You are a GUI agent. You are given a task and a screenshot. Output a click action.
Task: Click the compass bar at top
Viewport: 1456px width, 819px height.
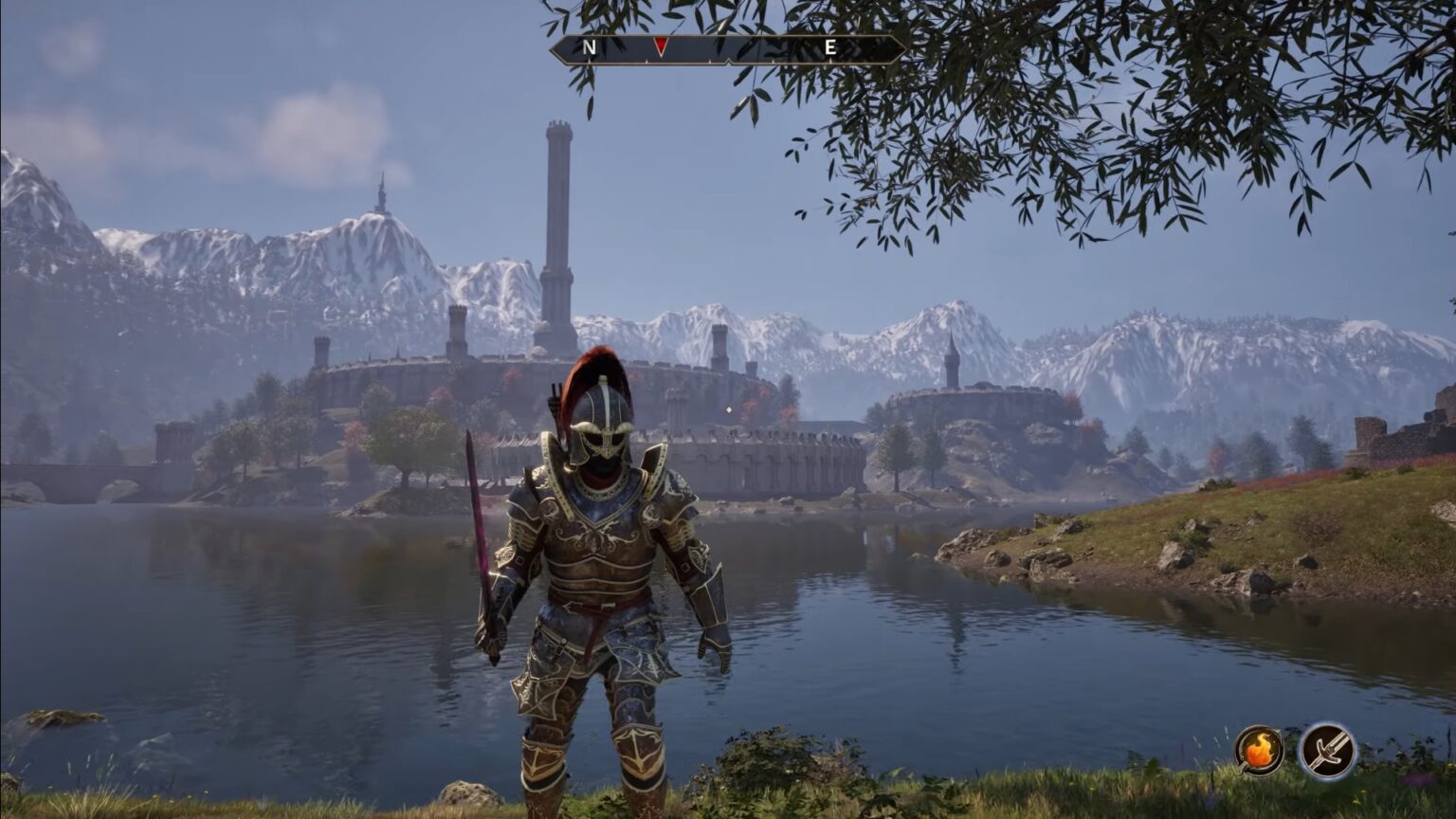[727, 49]
